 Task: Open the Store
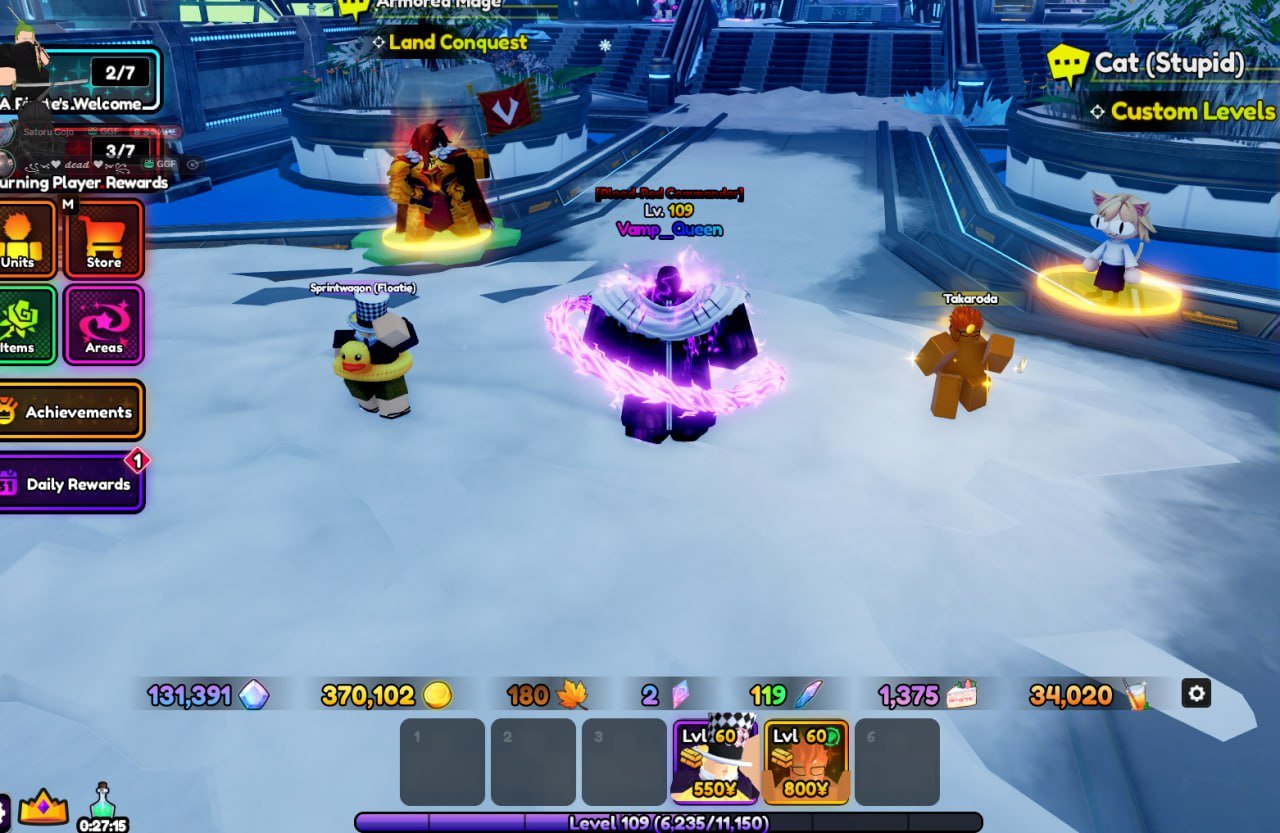tap(104, 240)
